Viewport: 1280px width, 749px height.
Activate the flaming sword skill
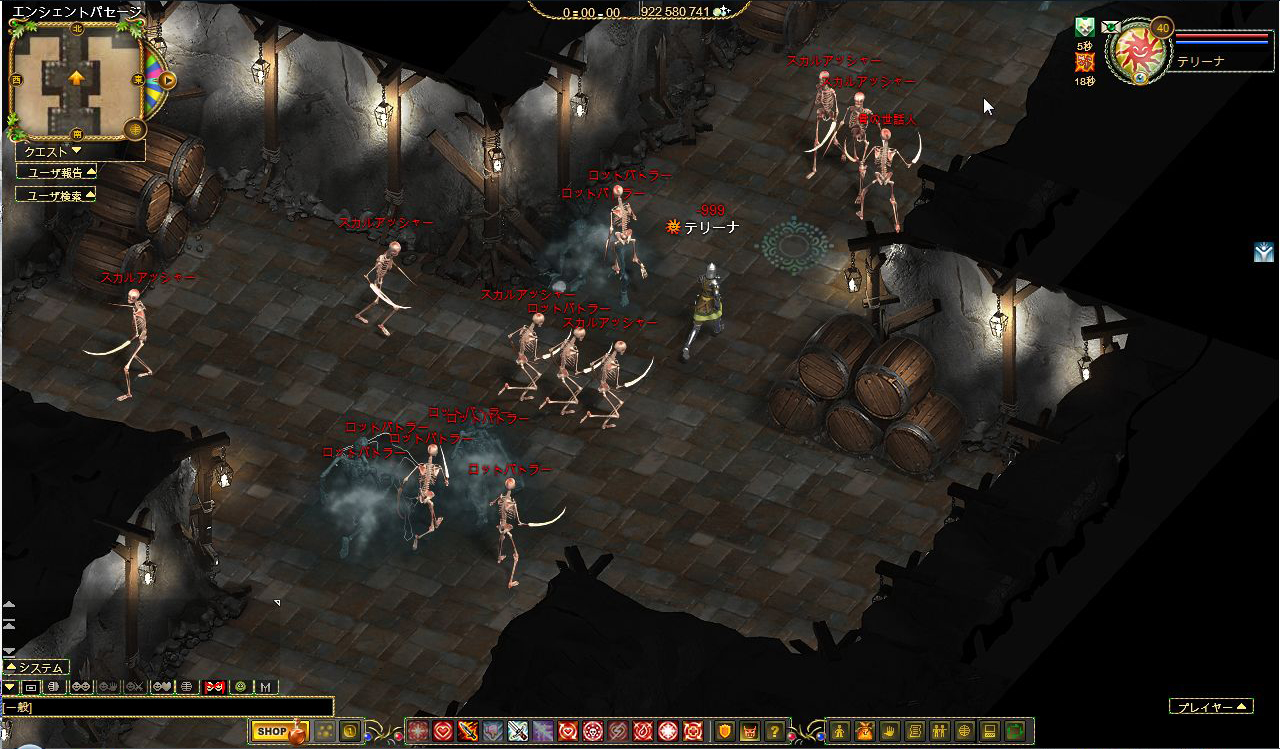point(466,731)
